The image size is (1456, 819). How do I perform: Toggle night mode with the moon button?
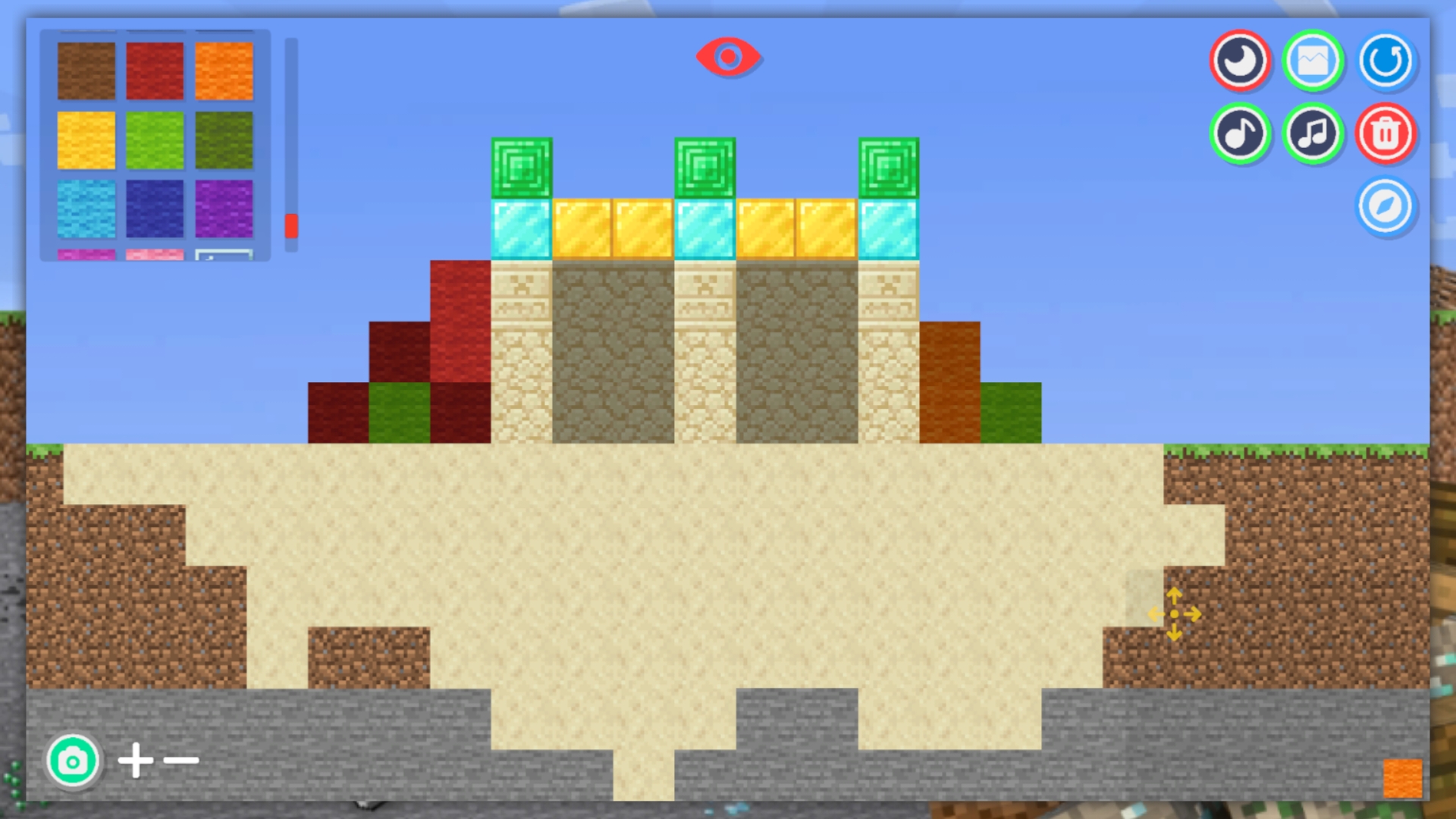[x=1241, y=61]
